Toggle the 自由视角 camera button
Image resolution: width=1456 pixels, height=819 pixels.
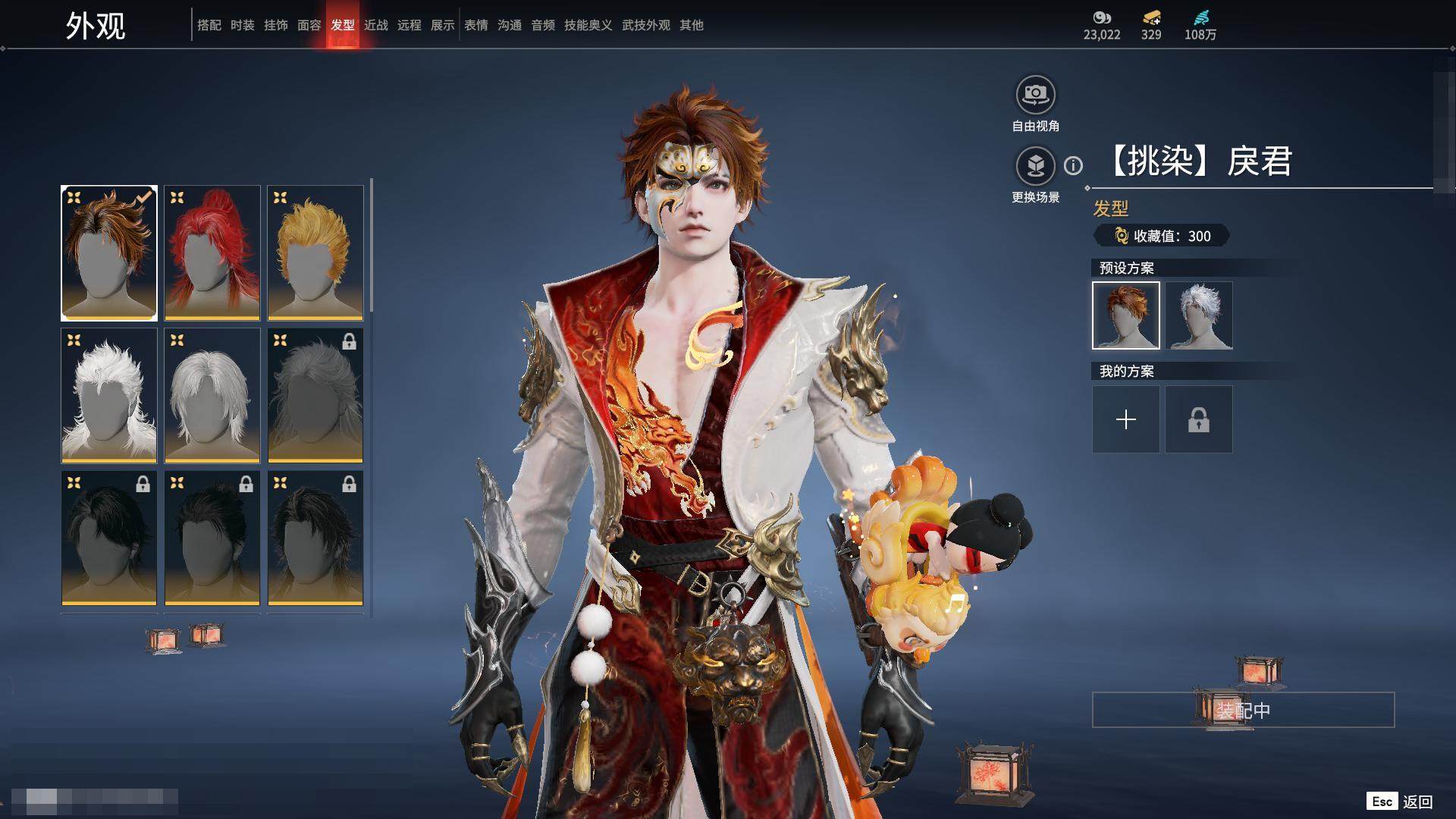click(1035, 96)
